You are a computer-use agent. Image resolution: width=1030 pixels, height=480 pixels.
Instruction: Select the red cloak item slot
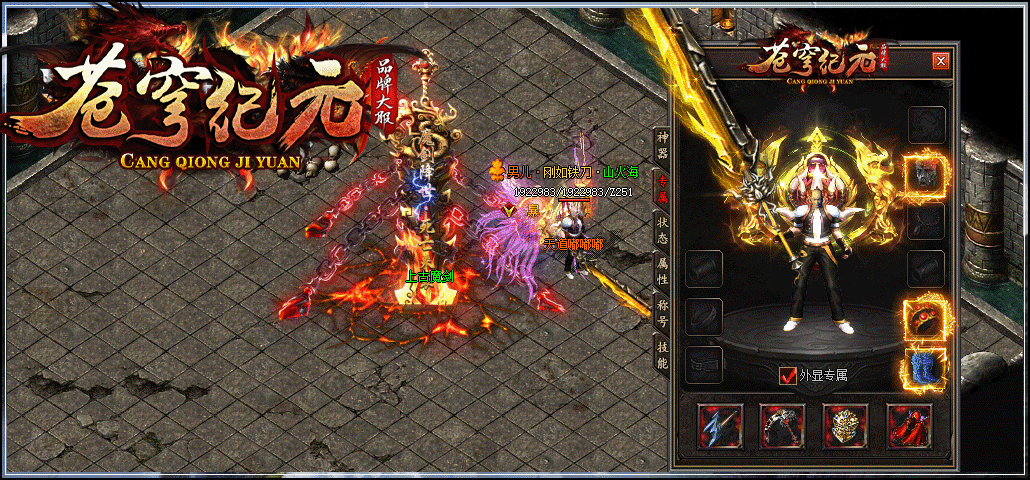click(x=908, y=426)
